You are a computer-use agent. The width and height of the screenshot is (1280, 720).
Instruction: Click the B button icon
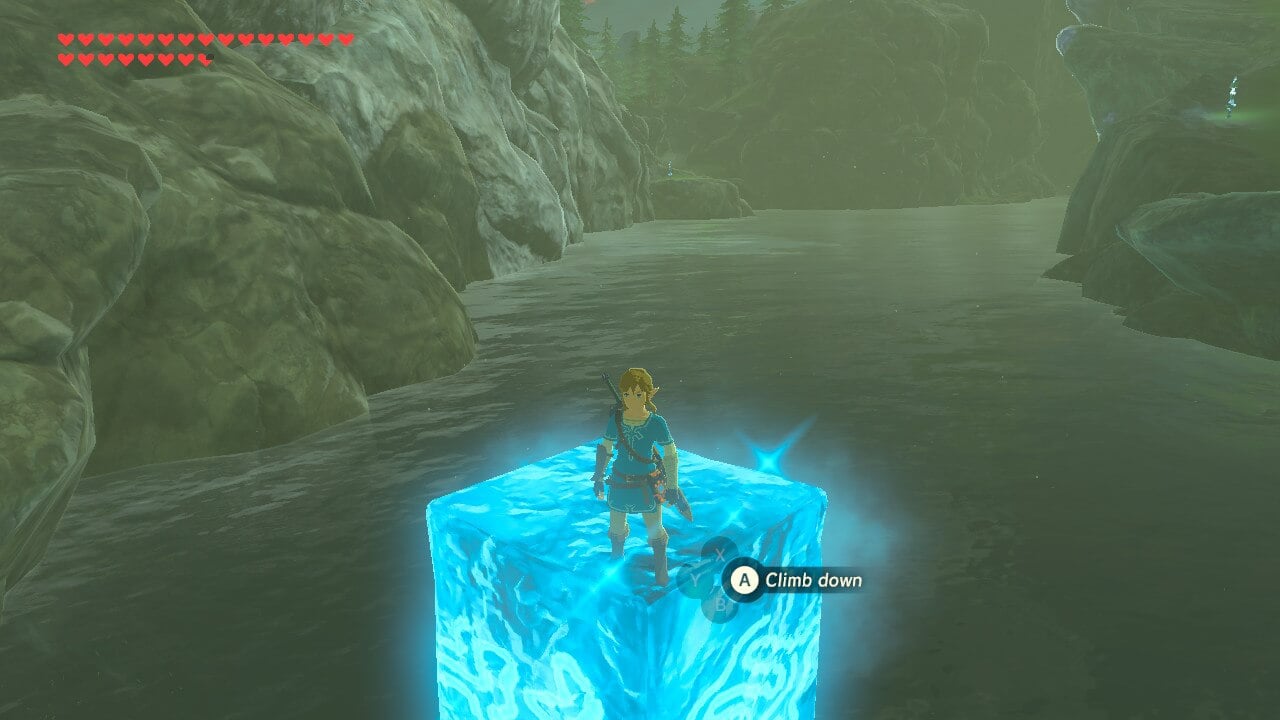[720, 603]
